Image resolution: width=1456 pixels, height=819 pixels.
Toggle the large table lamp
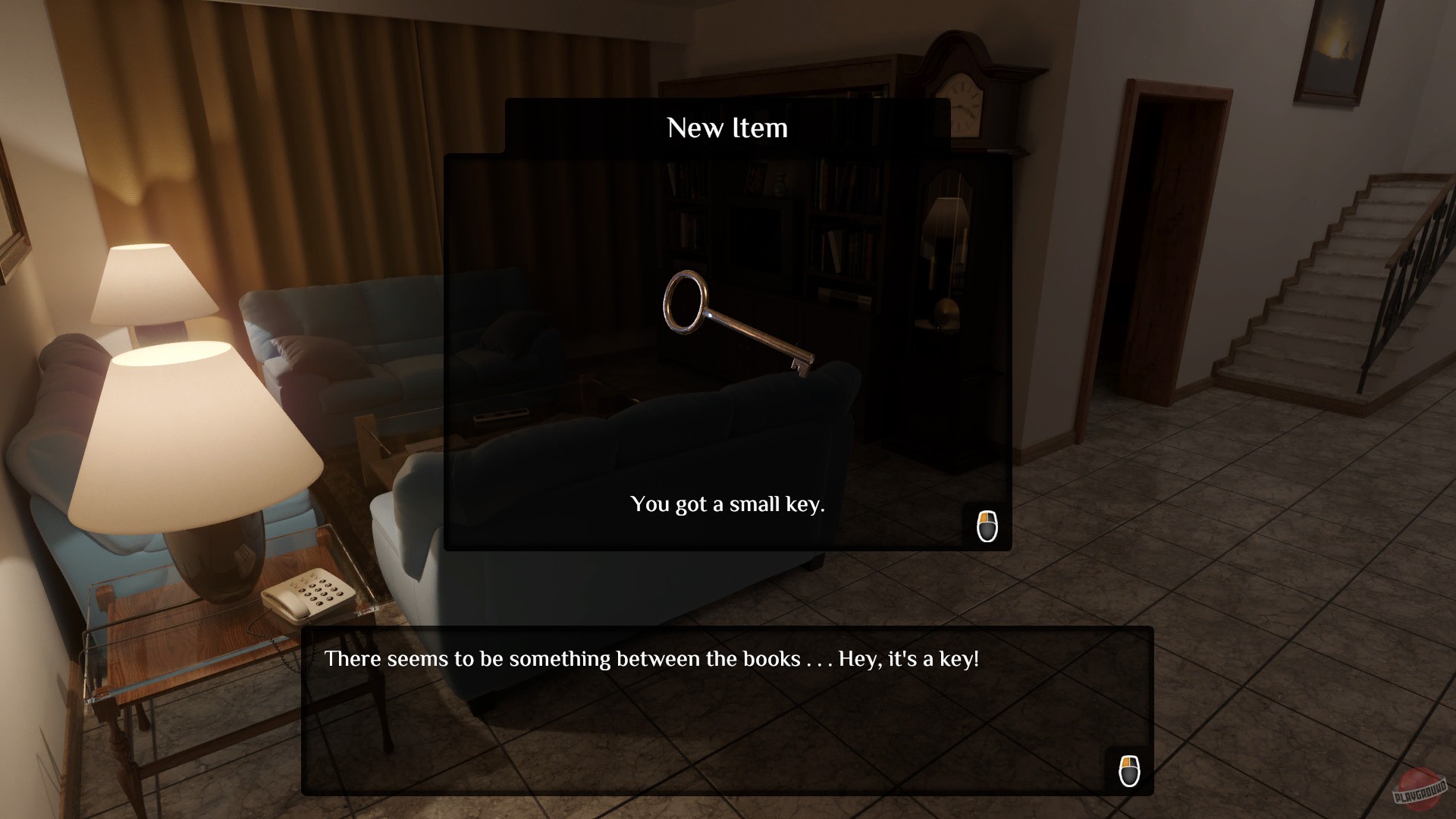[x=193, y=436]
